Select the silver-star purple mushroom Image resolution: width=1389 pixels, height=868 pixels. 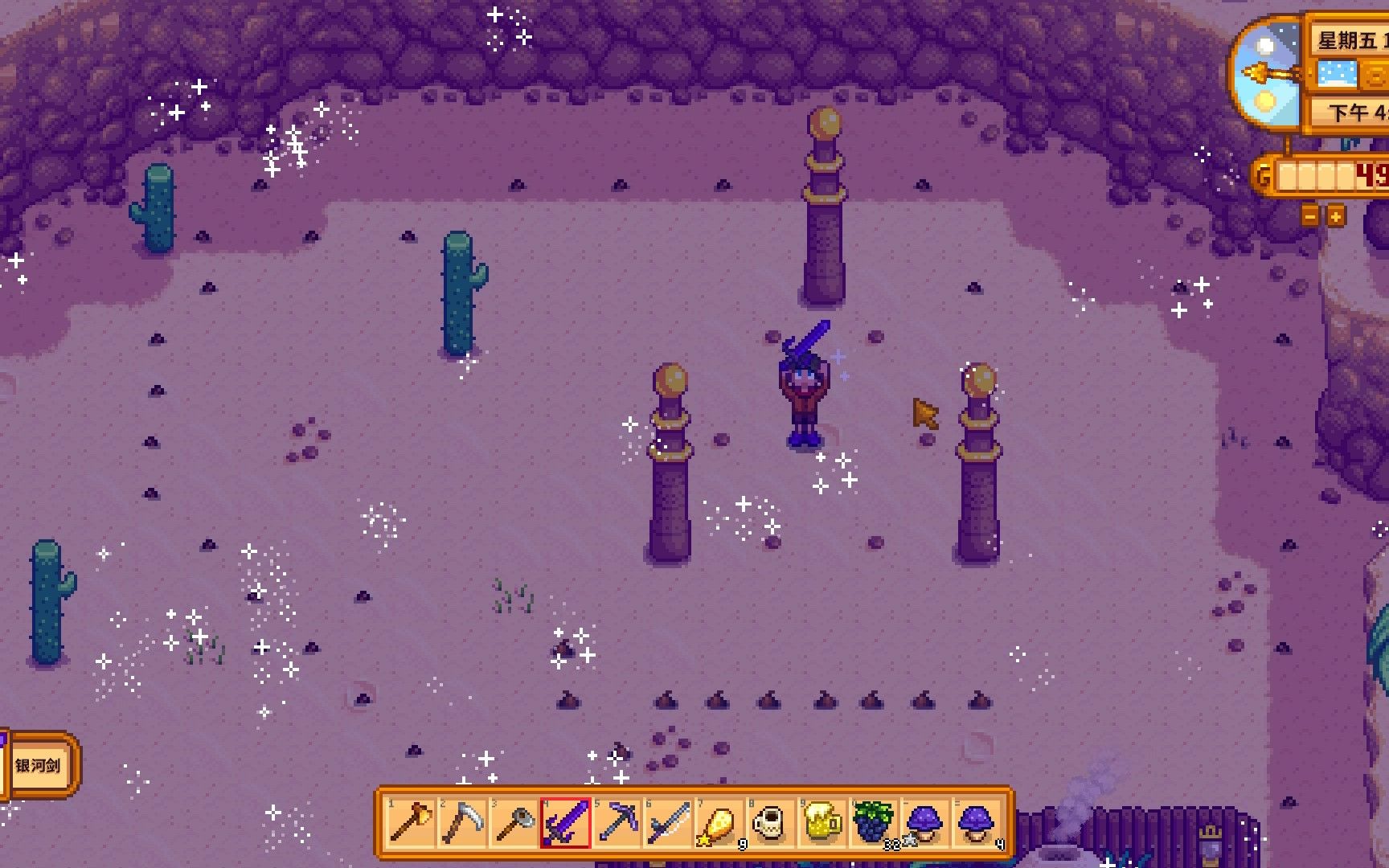925,823
